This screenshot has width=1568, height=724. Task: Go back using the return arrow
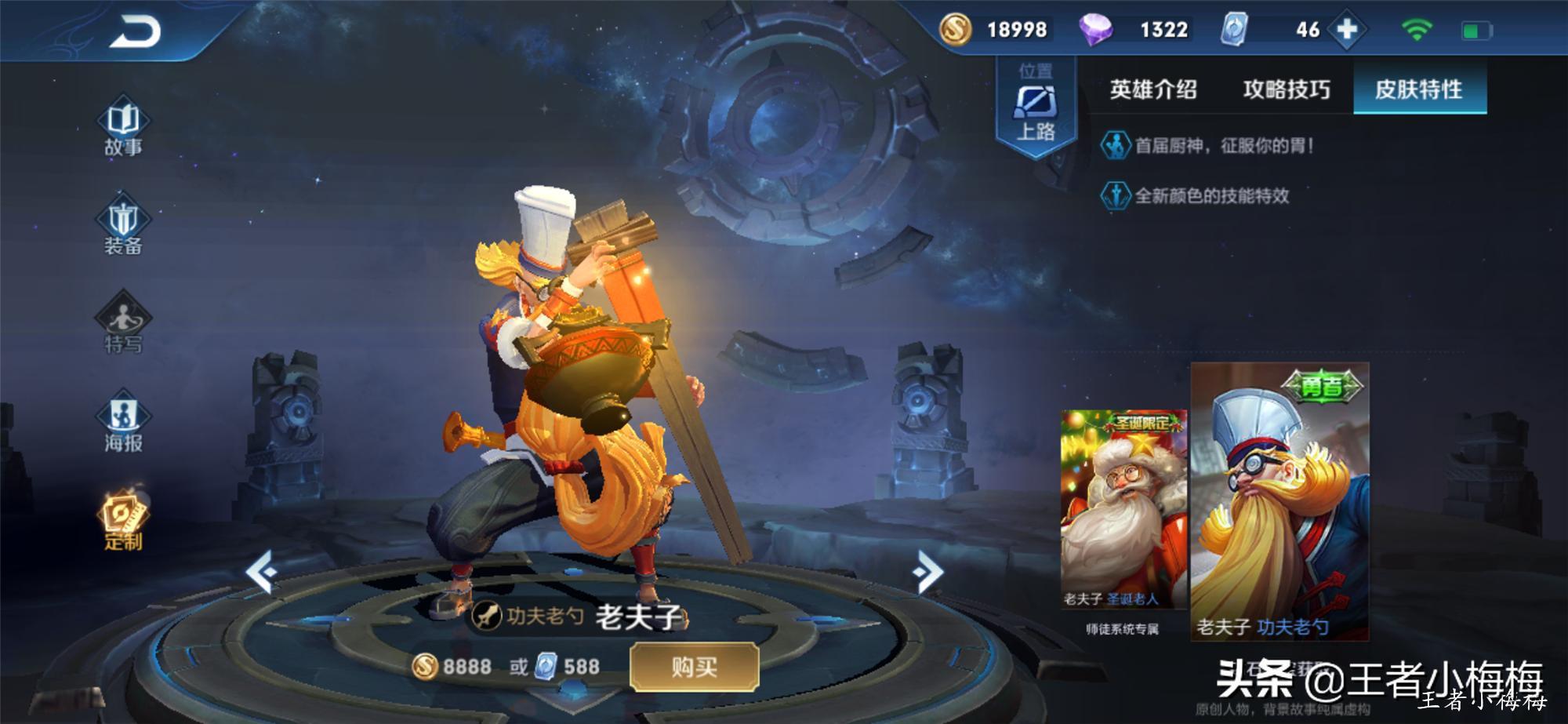tap(135, 32)
